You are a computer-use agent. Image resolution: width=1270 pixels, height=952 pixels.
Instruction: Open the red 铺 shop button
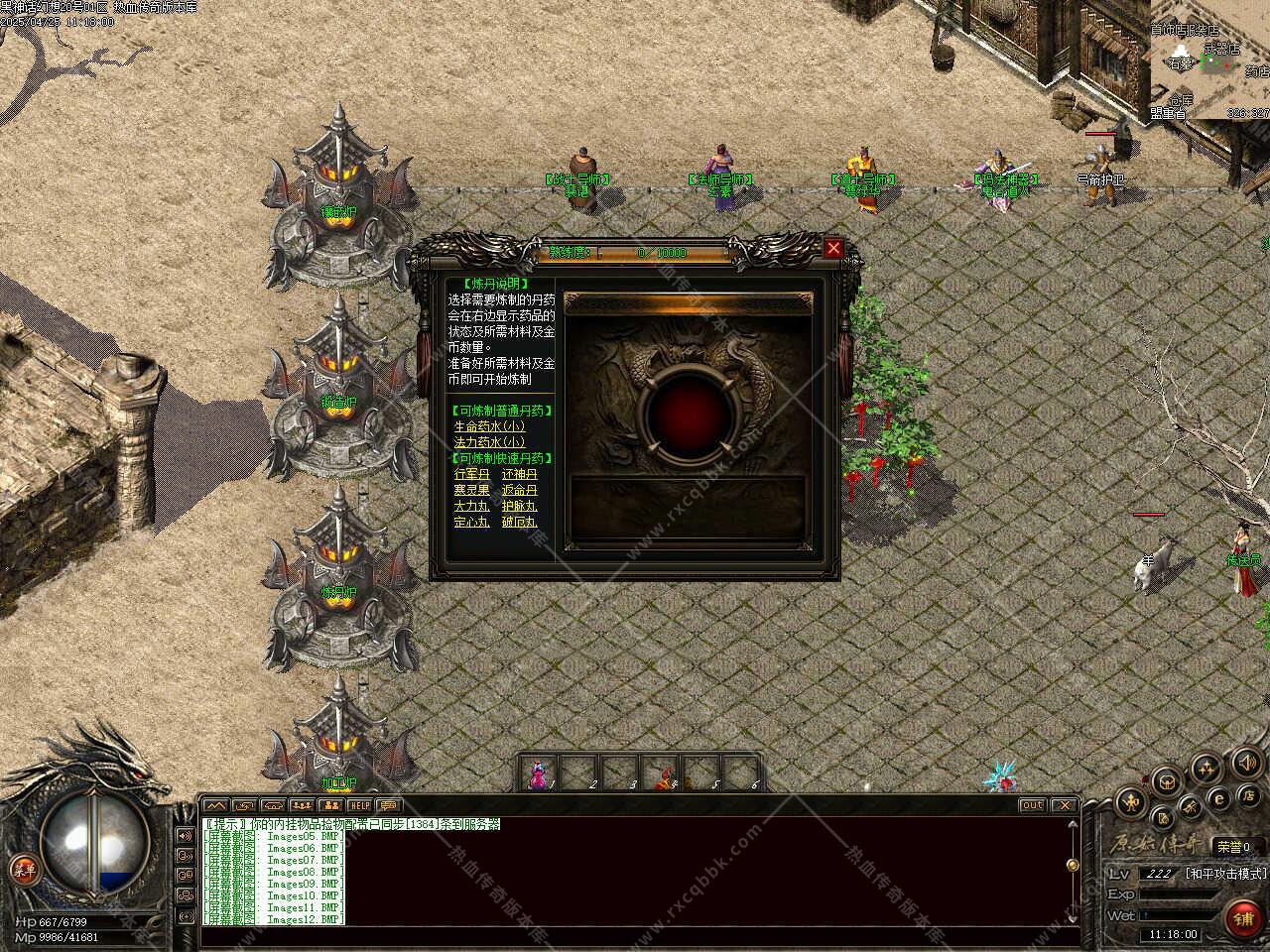pos(1243,918)
